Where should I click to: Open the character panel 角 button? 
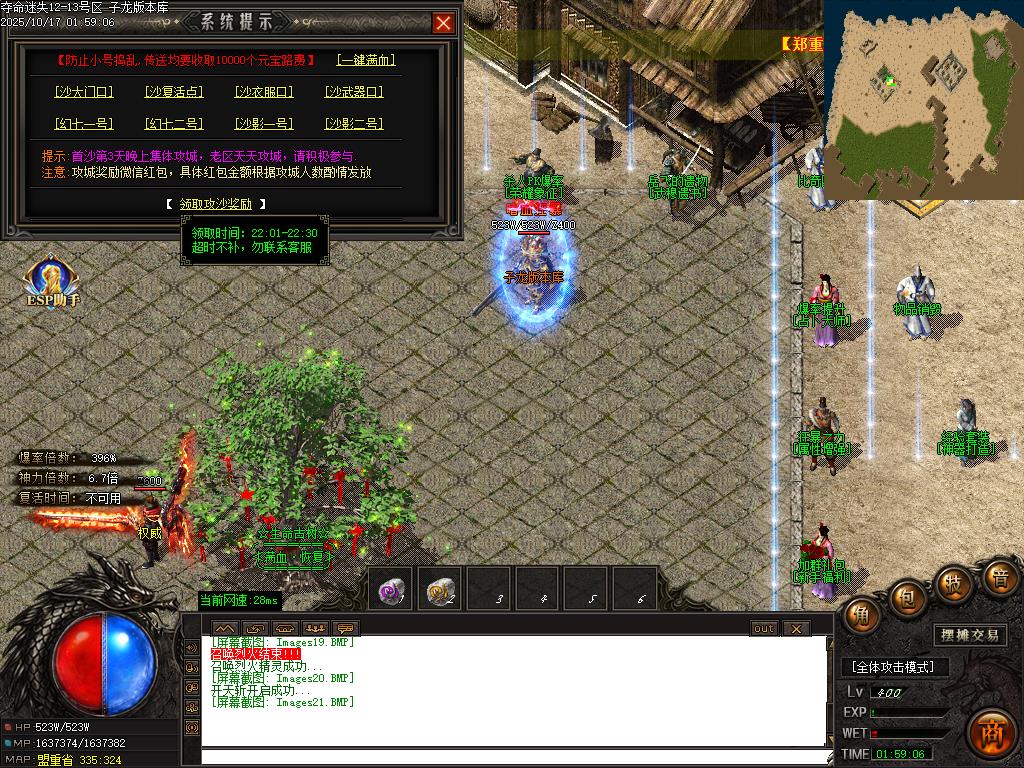point(862,614)
